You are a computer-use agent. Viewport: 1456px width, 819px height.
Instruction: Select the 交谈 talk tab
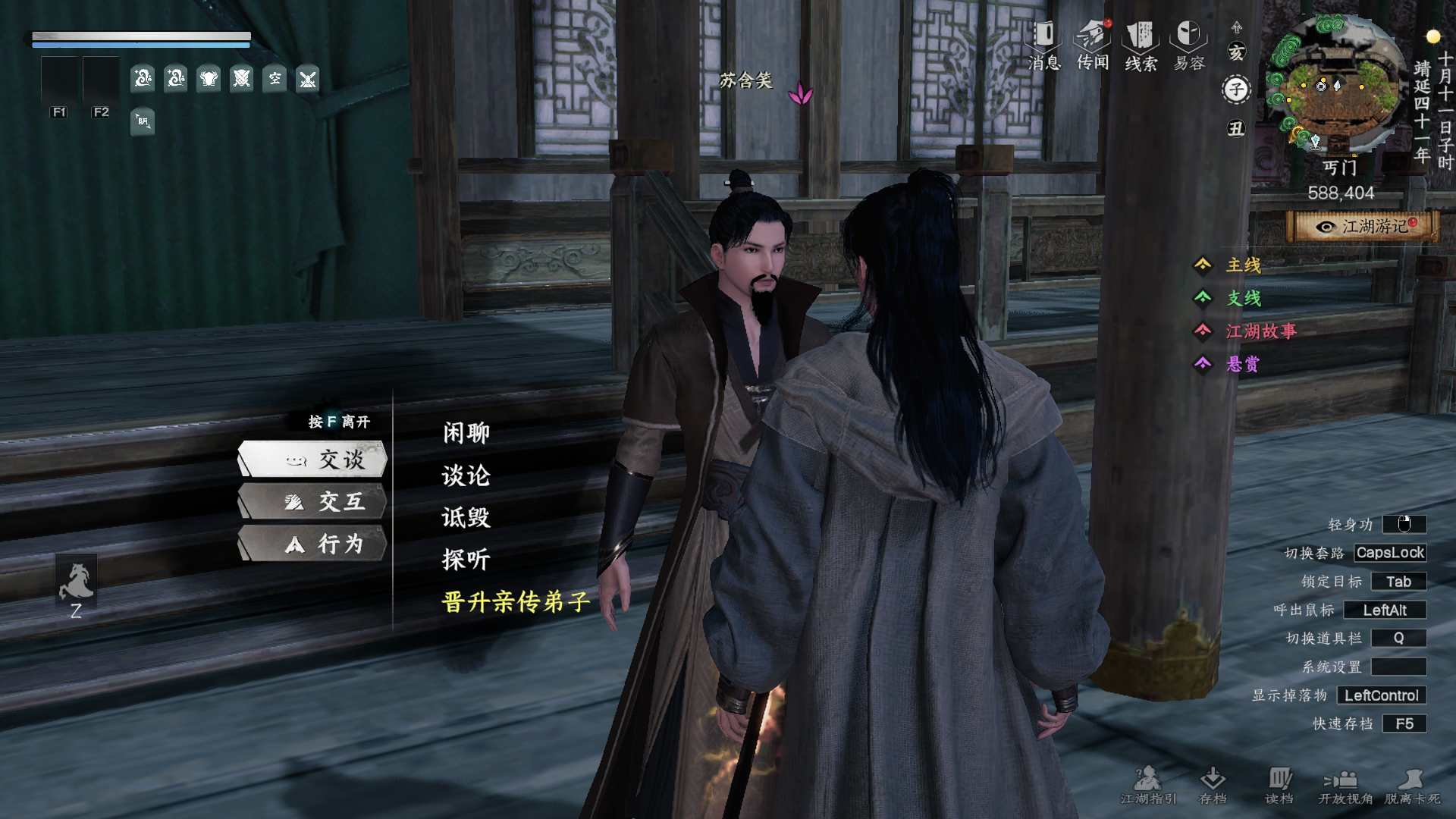(x=313, y=459)
